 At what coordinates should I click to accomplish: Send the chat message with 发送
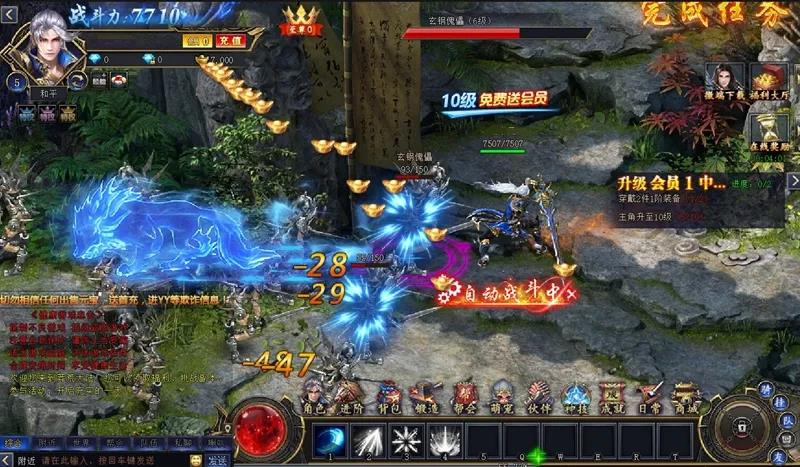click(218, 460)
